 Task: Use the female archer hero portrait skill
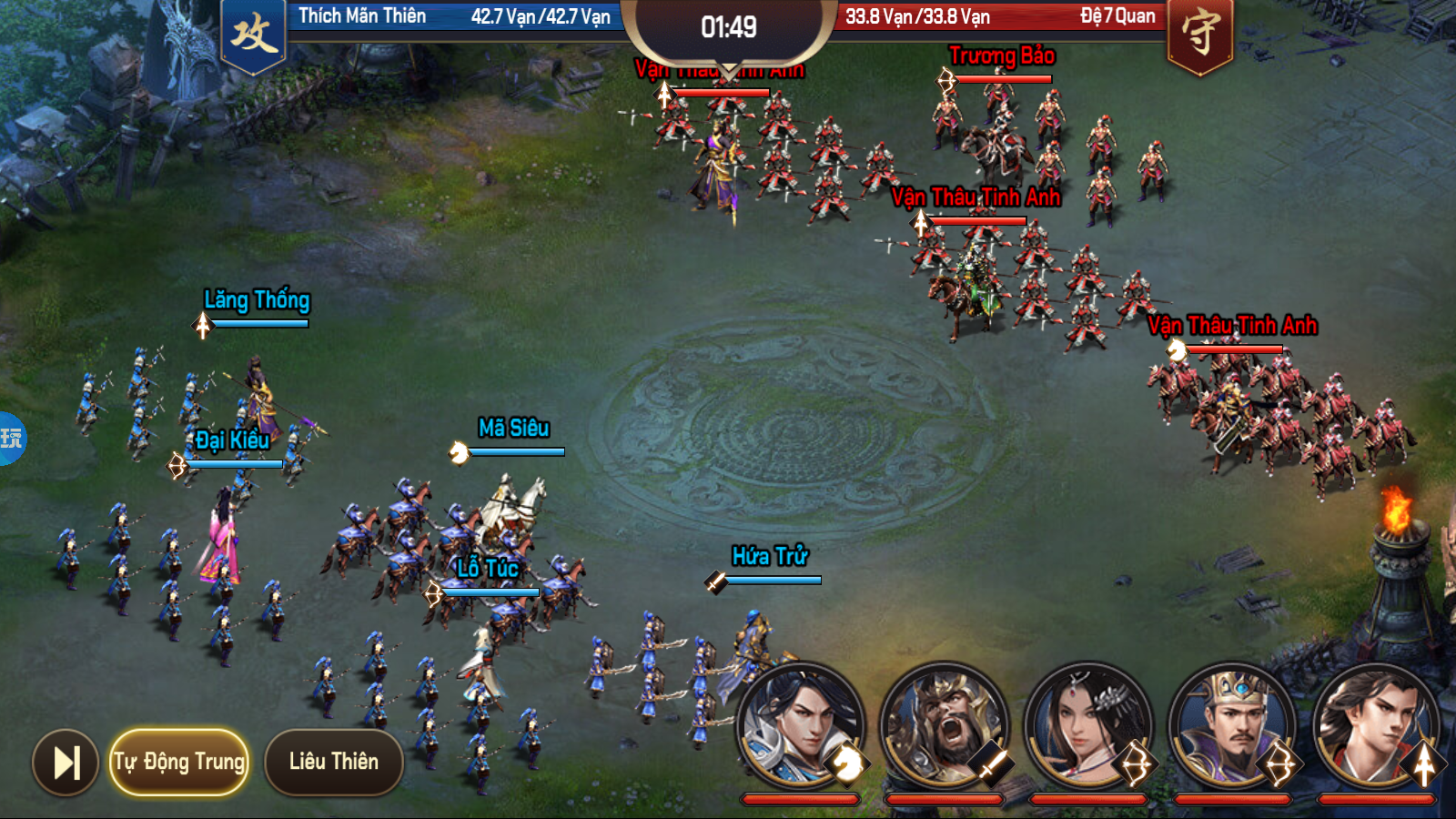(x=1087, y=725)
